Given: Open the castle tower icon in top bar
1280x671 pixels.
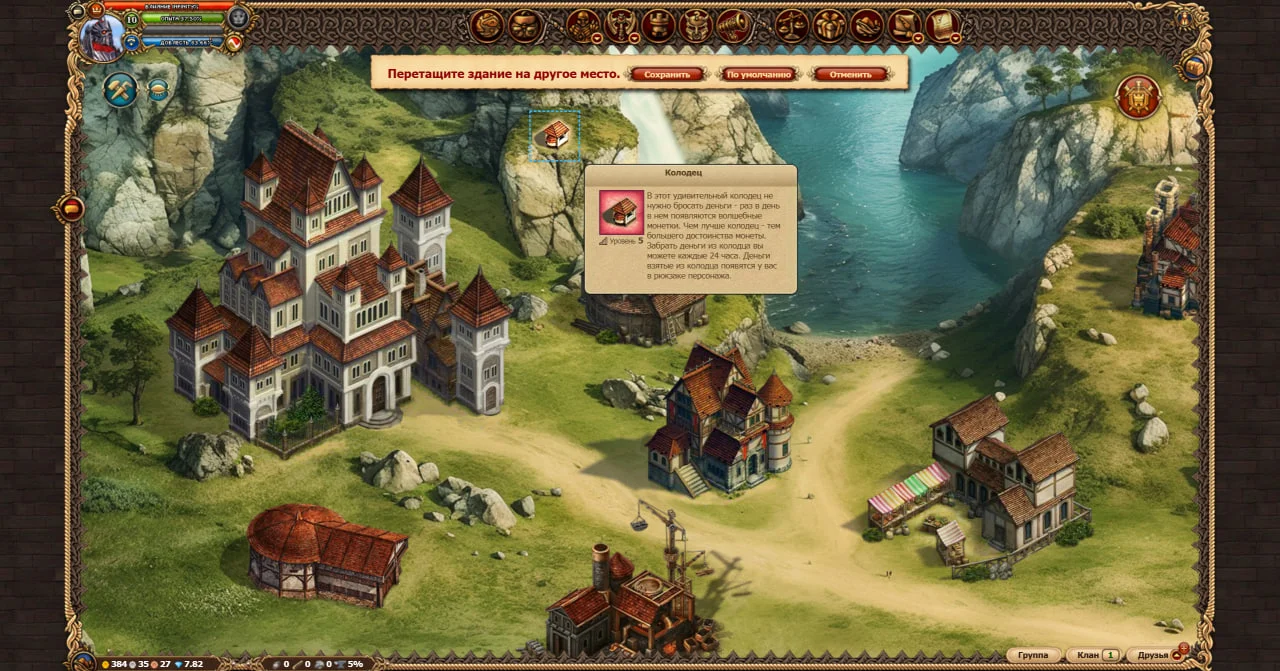Looking at the screenshot, I should click(658, 26).
